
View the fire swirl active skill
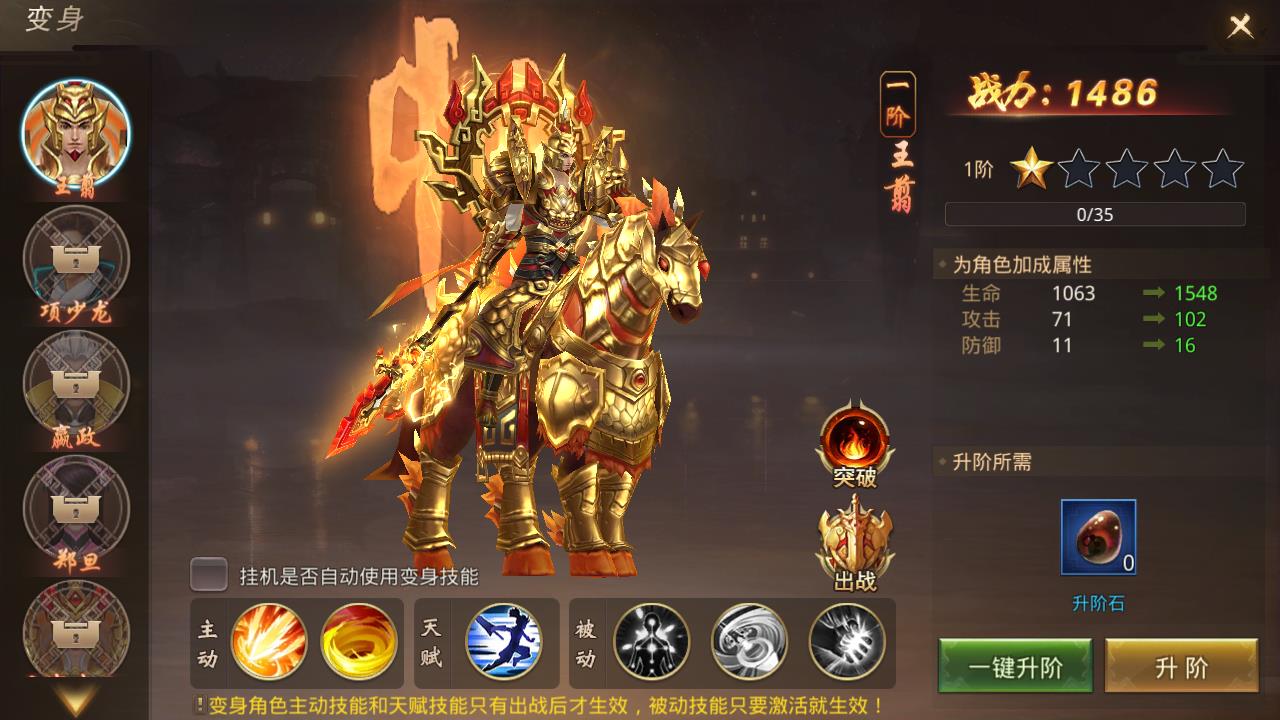pos(358,641)
